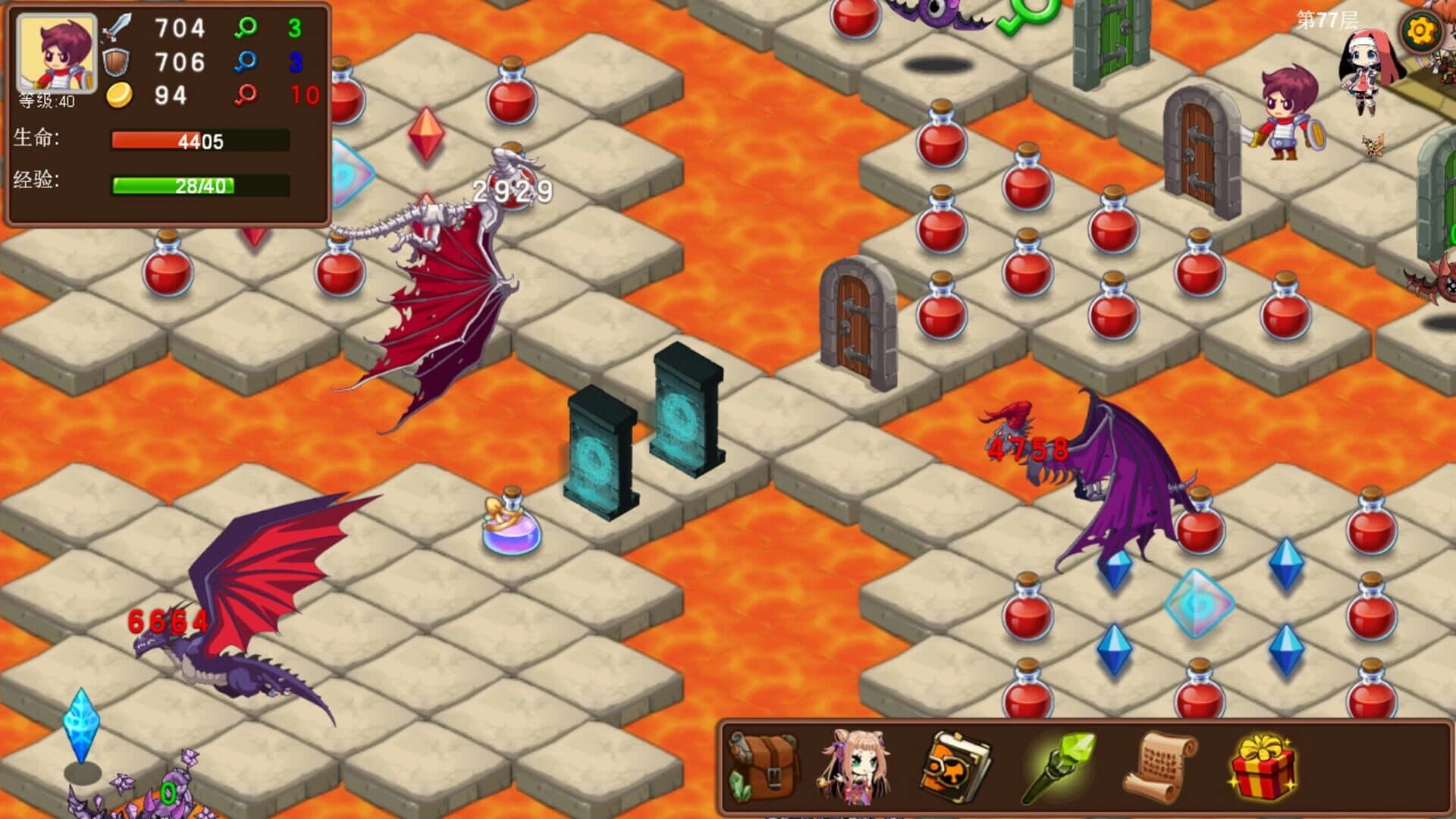Click the 生命 health bar showing 4405
1456x819 pixels.
coord(197,141)
